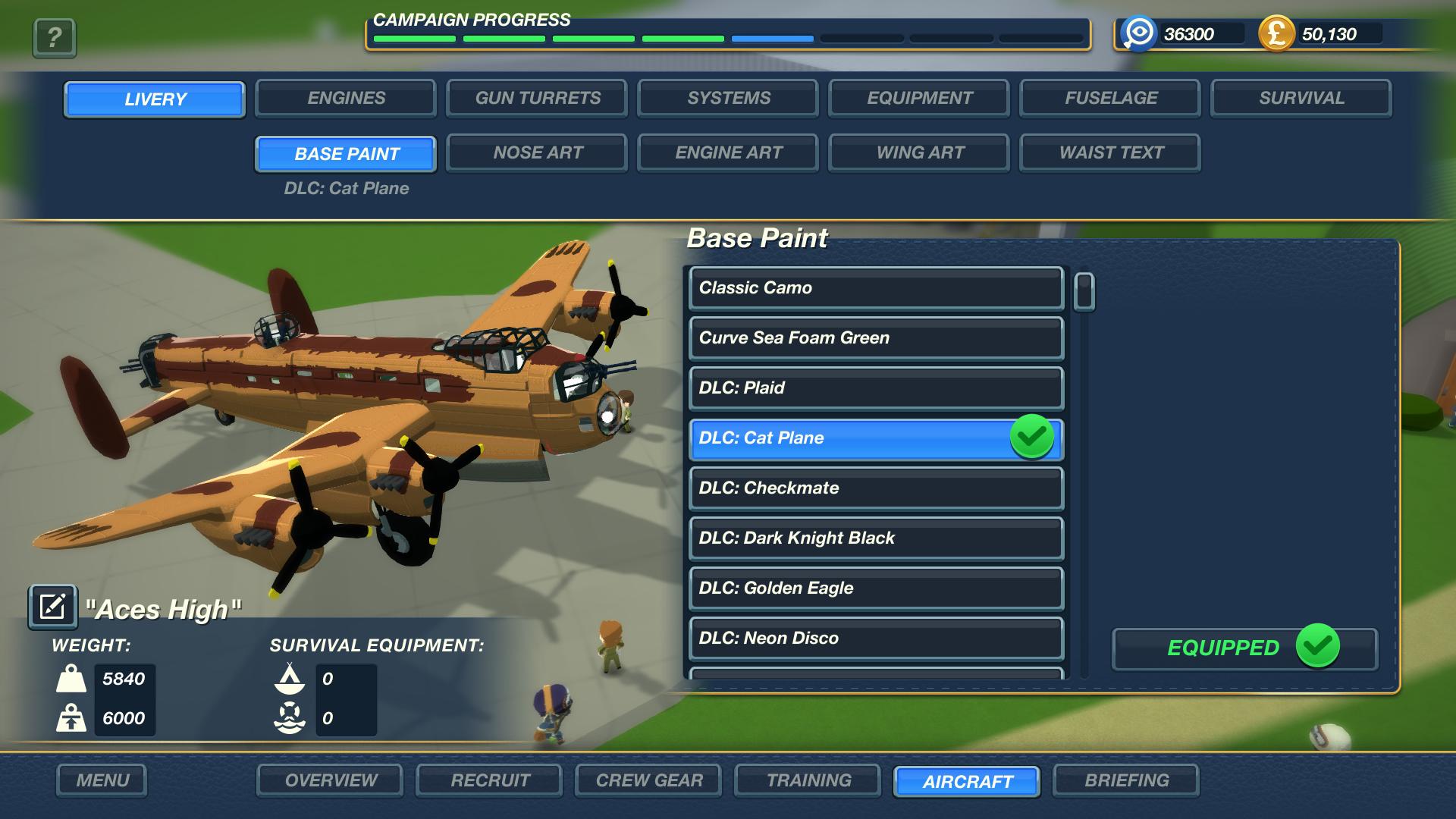
Task: Open the RECRUIT screen
Action: 488,780
